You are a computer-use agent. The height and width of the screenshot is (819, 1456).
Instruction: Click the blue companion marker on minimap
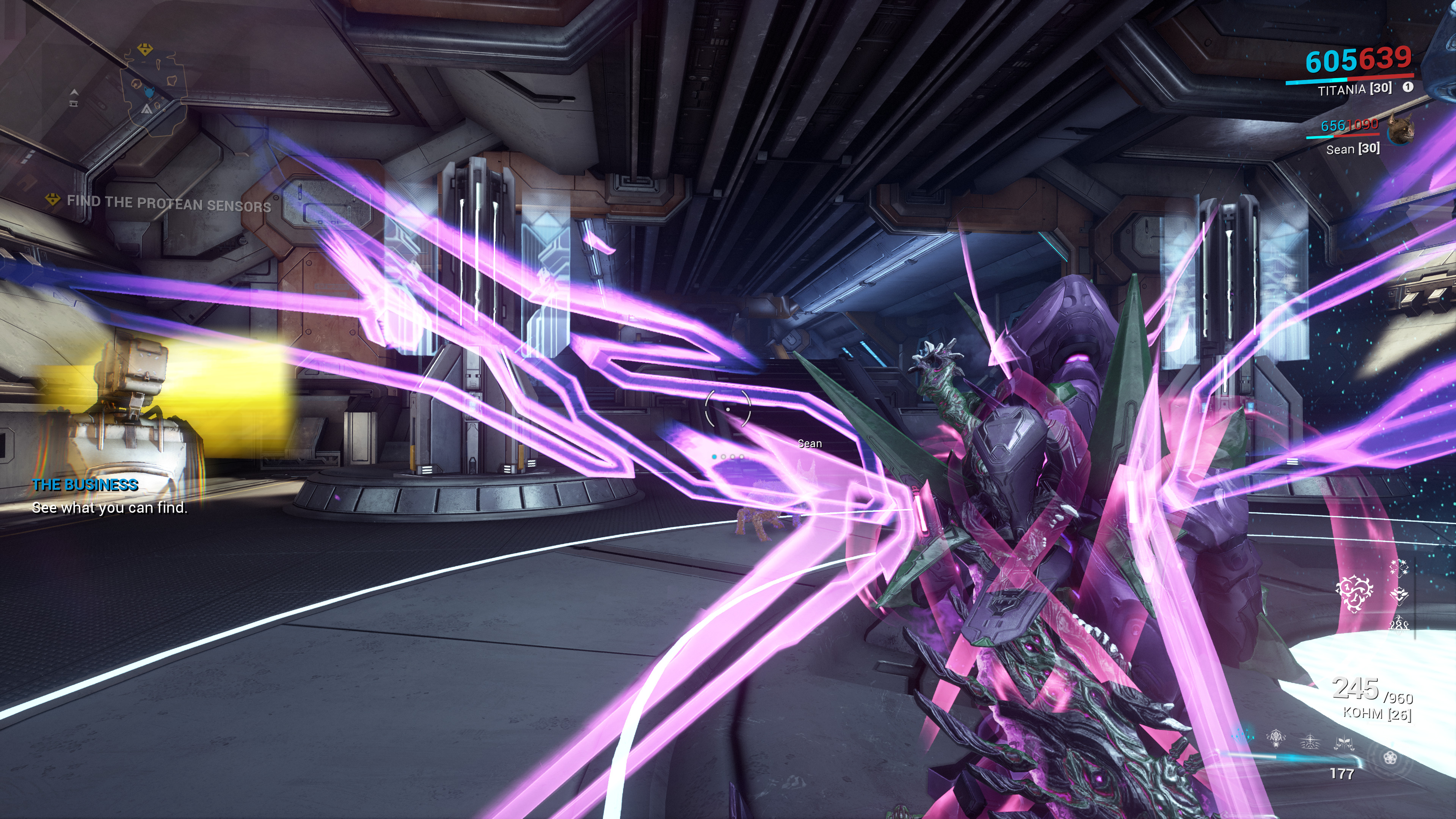click(150, 91)
